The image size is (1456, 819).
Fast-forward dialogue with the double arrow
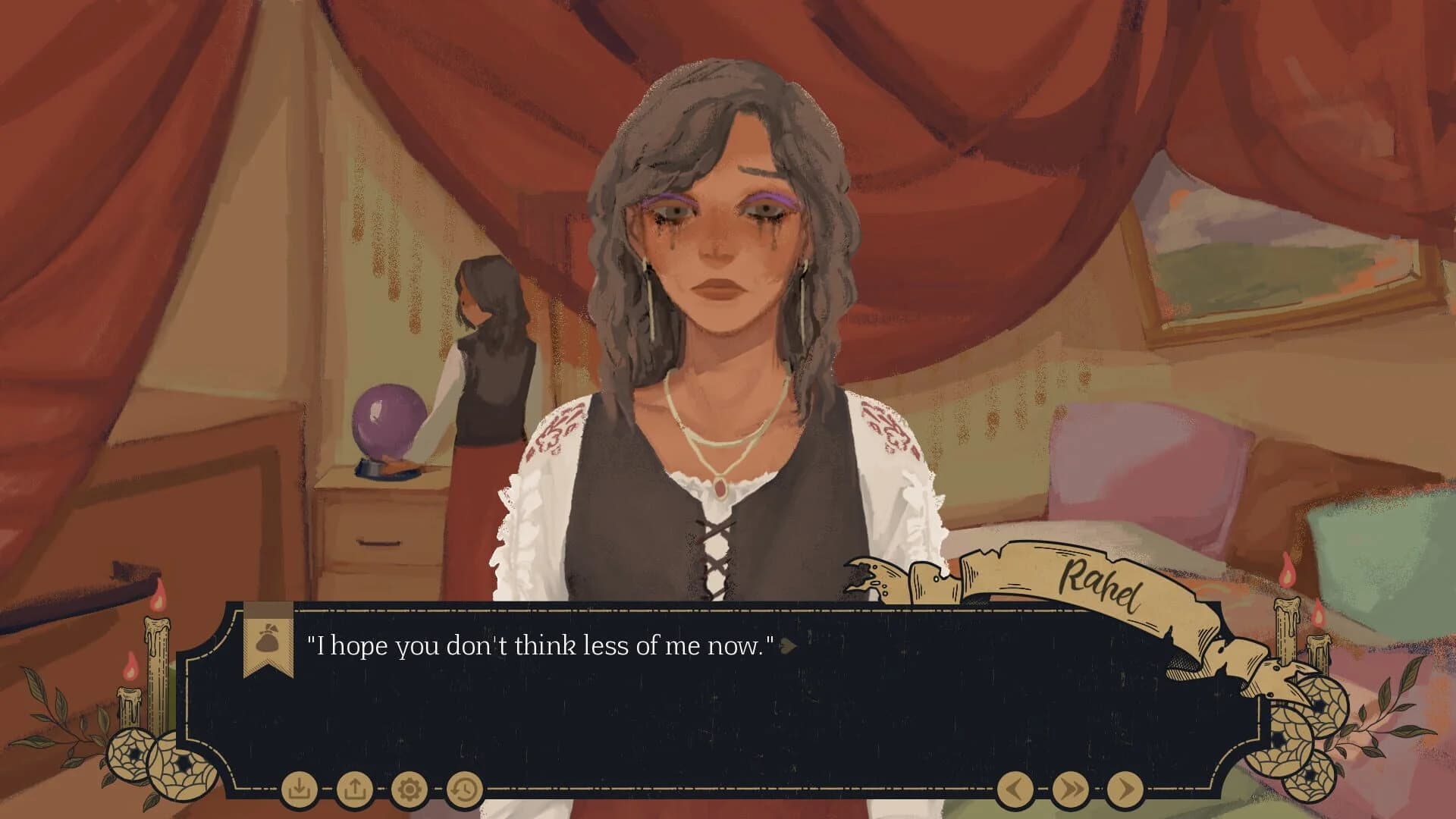(1070, 790)
